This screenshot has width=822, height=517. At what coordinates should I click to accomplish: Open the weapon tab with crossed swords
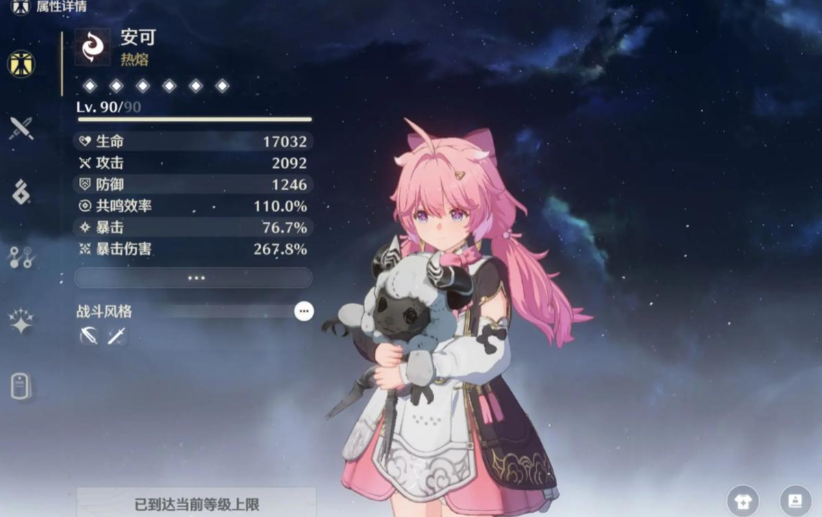[x=21, y=128]
